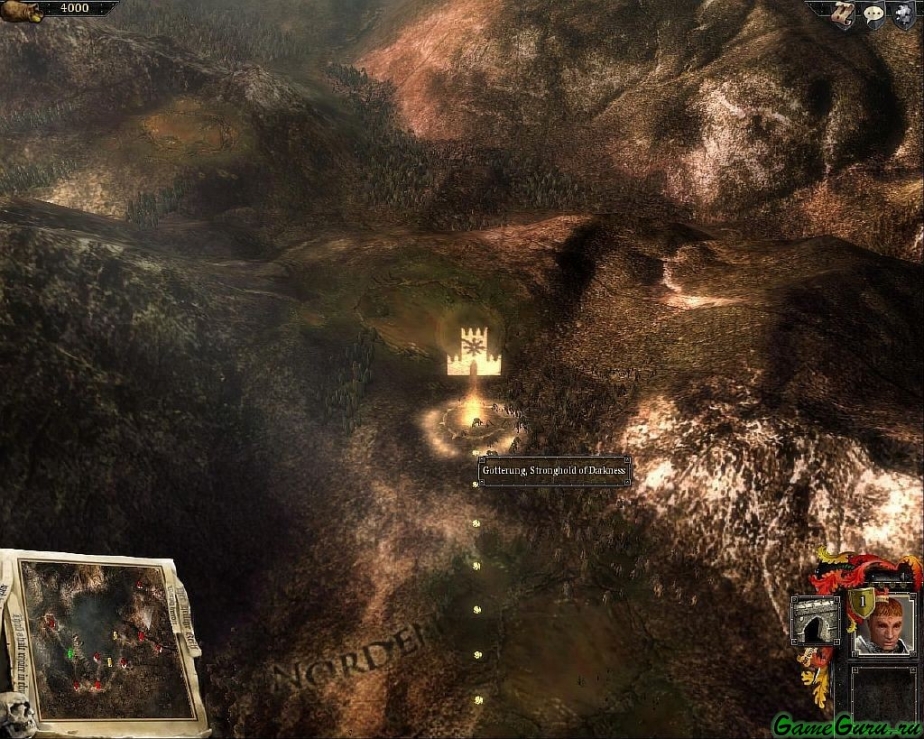924x739 pixels.
Task: Select the green marker on the minimap
Action: pos(70,653)
